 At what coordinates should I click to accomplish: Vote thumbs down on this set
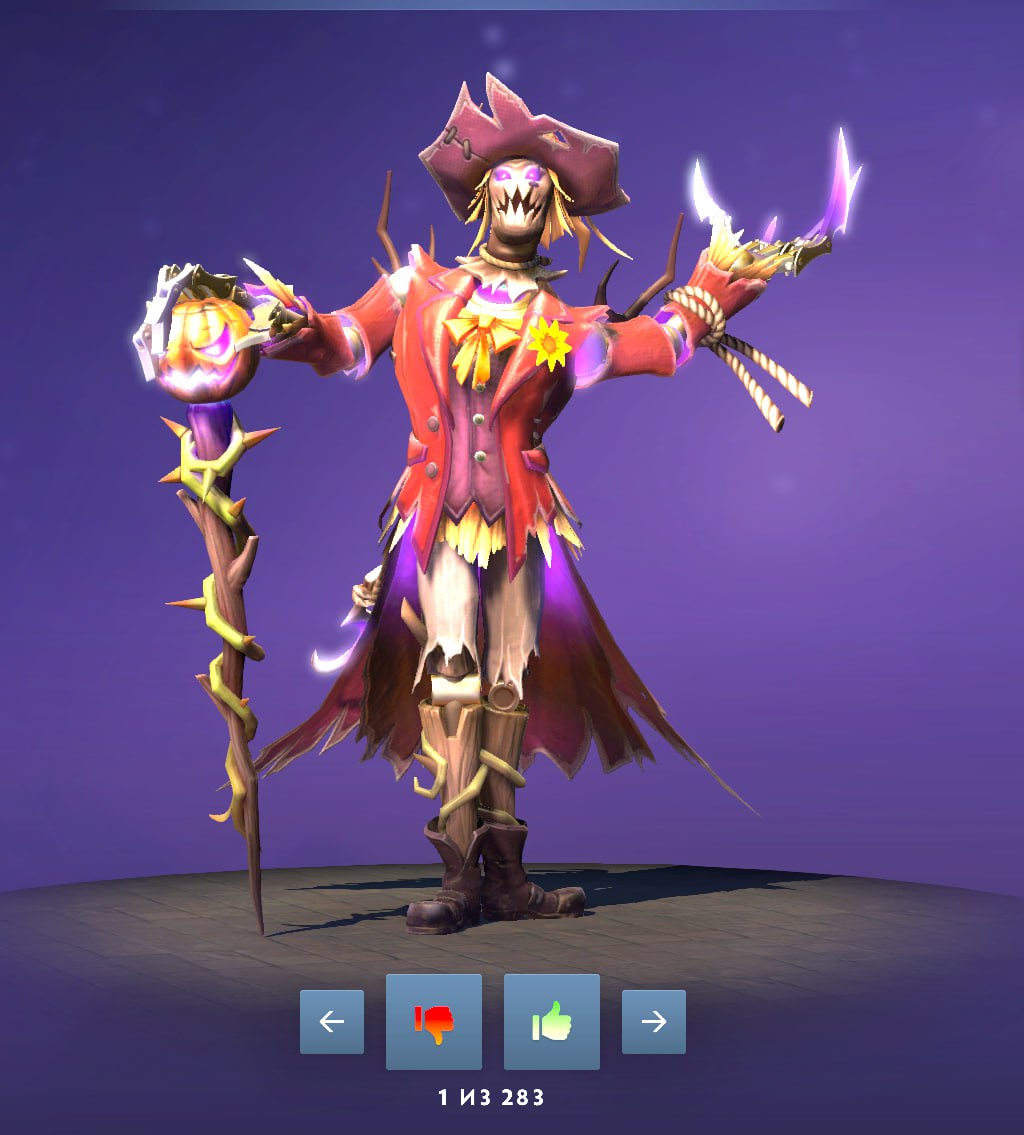[x=434, y=1021]
